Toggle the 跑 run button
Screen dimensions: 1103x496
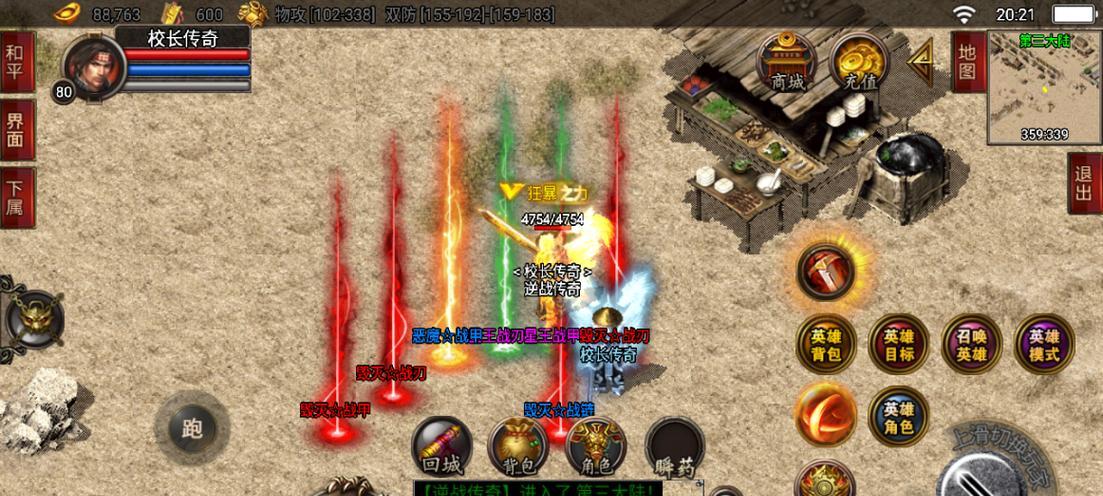pyautogui.click(x=192, y=428)
